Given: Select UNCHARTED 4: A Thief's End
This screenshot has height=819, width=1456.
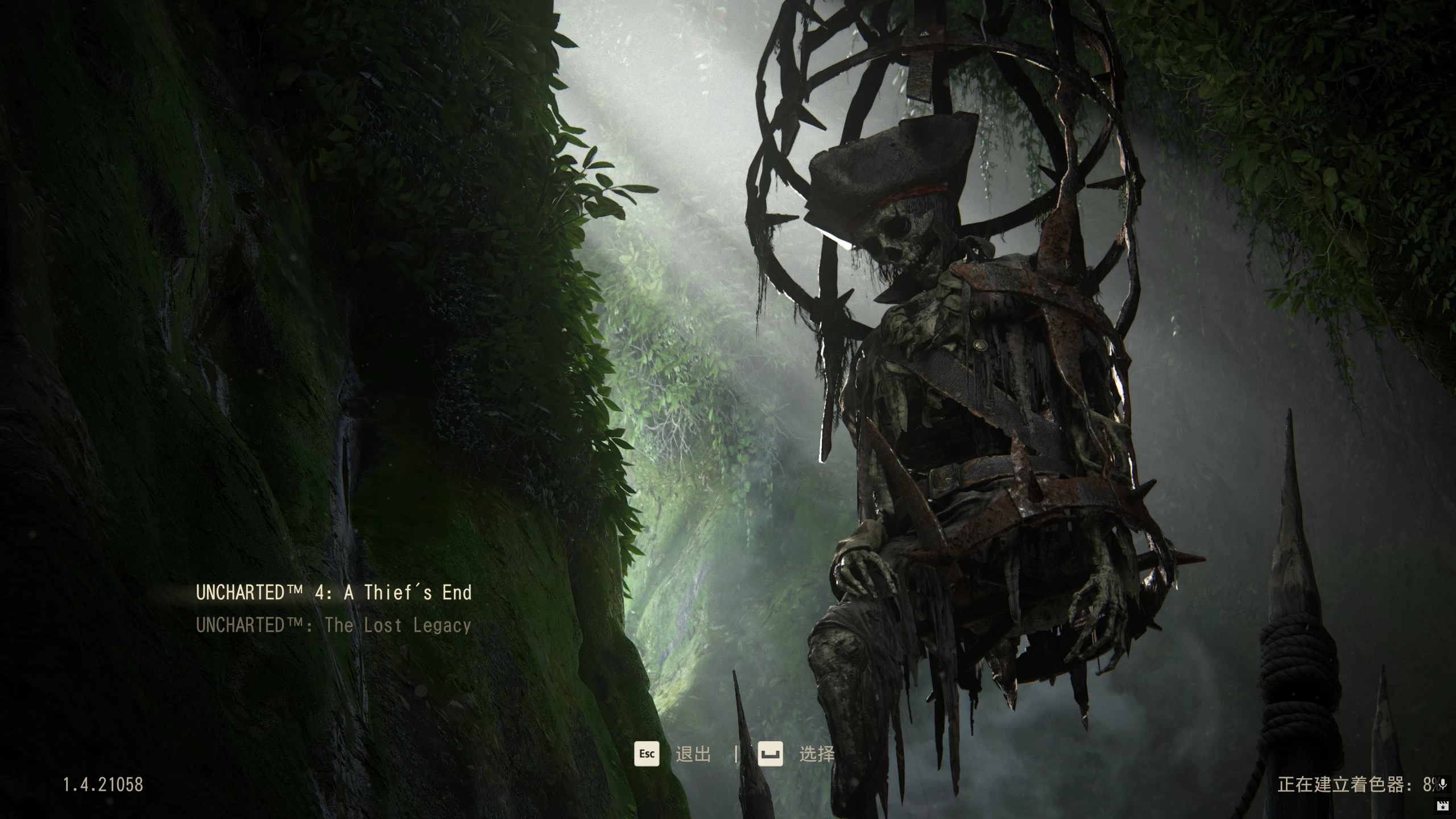Looking at the screenshot, I should 334,593.
